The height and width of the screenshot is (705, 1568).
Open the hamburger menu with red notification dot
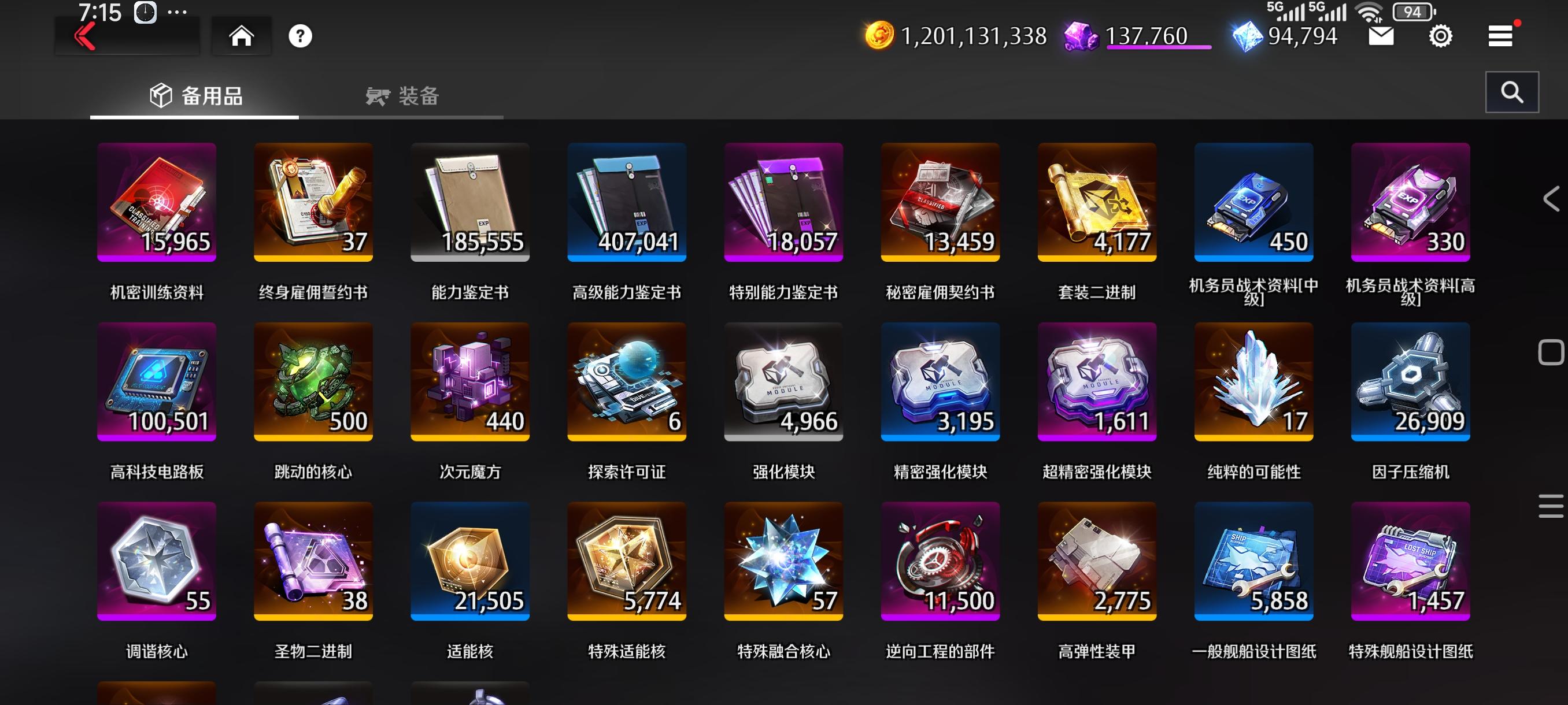coord(1500,35)
